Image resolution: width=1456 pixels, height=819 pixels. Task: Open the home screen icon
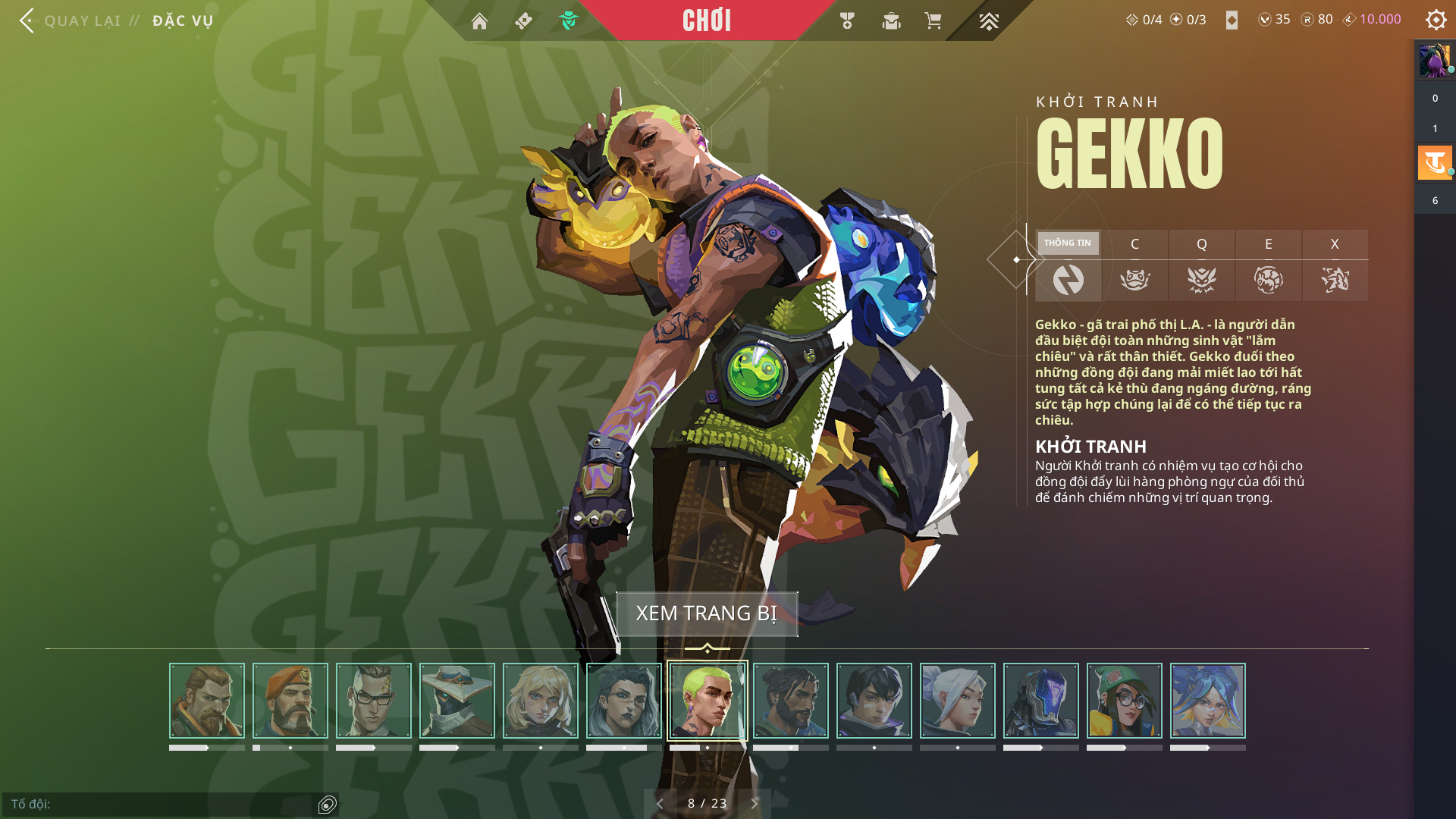point(479,21)
